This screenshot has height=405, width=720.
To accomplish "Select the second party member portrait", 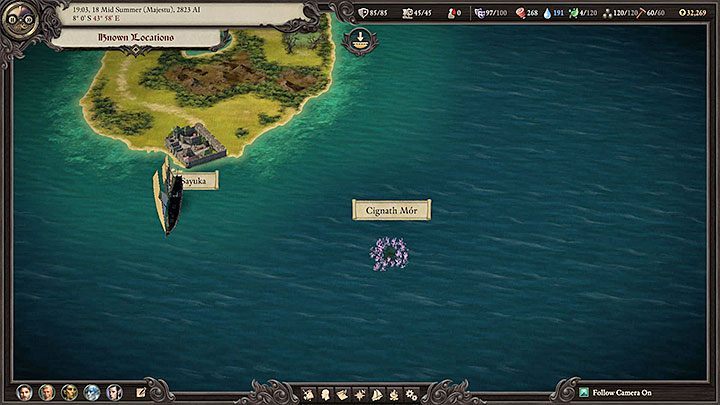I will [47, 392].
